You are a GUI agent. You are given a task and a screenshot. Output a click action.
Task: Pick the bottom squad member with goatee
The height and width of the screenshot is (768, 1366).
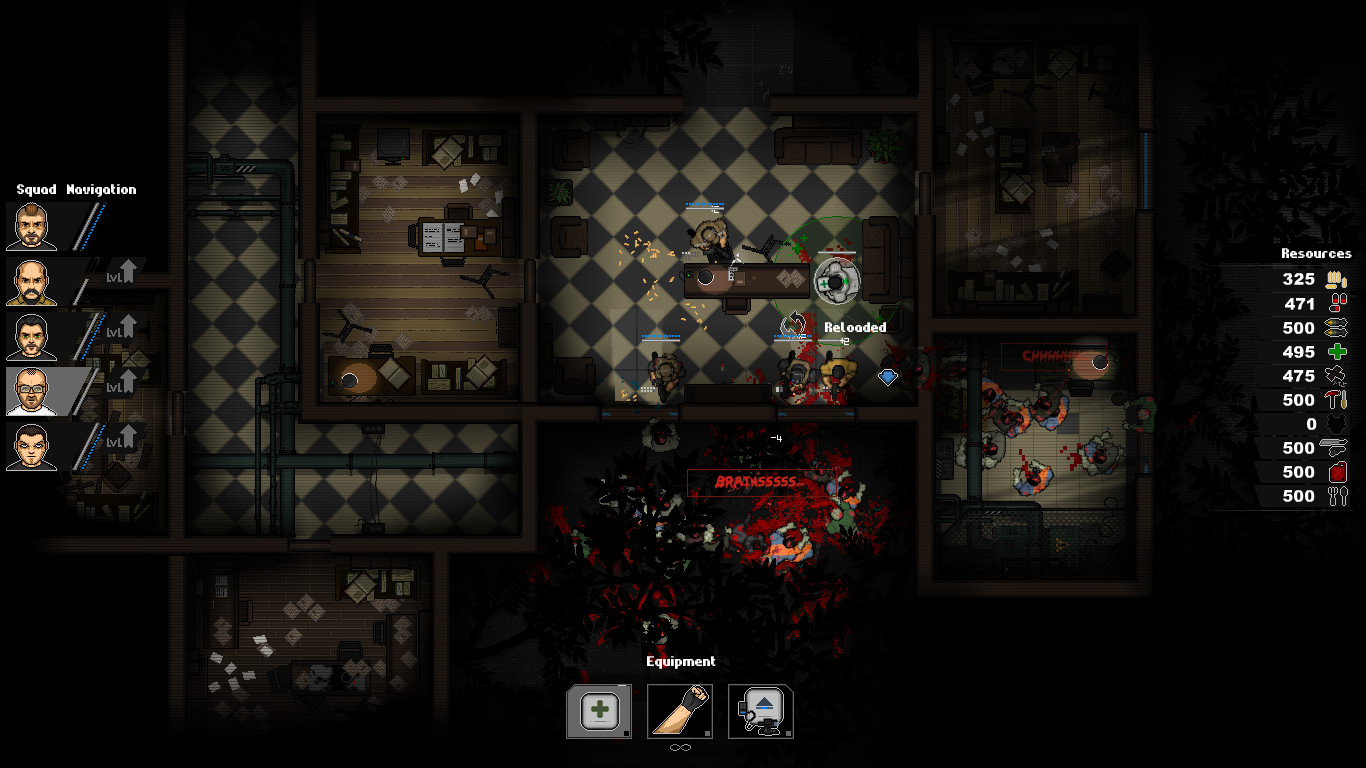pos(31,446)
